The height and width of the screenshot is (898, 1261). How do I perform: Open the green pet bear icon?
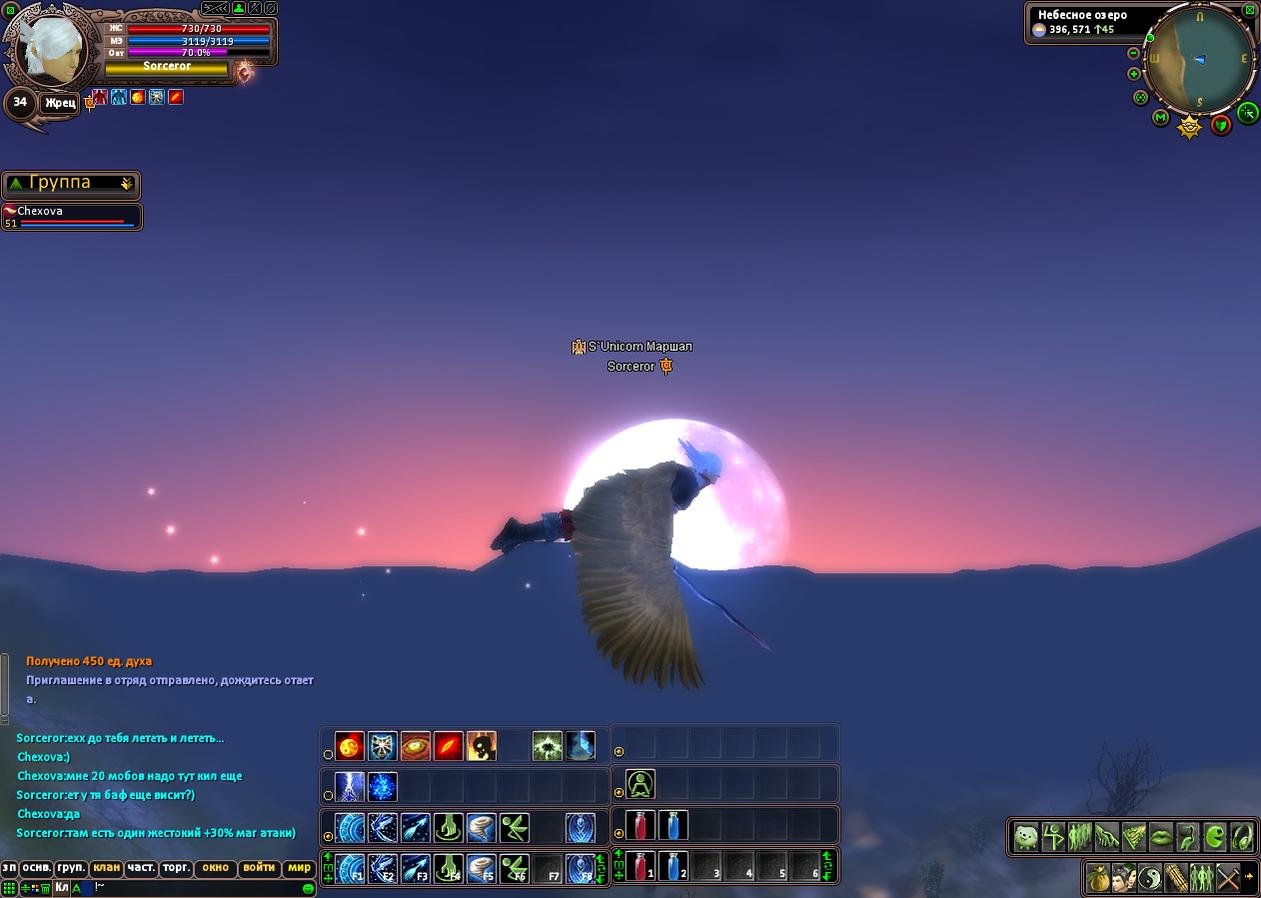(x=1026, y=836)
